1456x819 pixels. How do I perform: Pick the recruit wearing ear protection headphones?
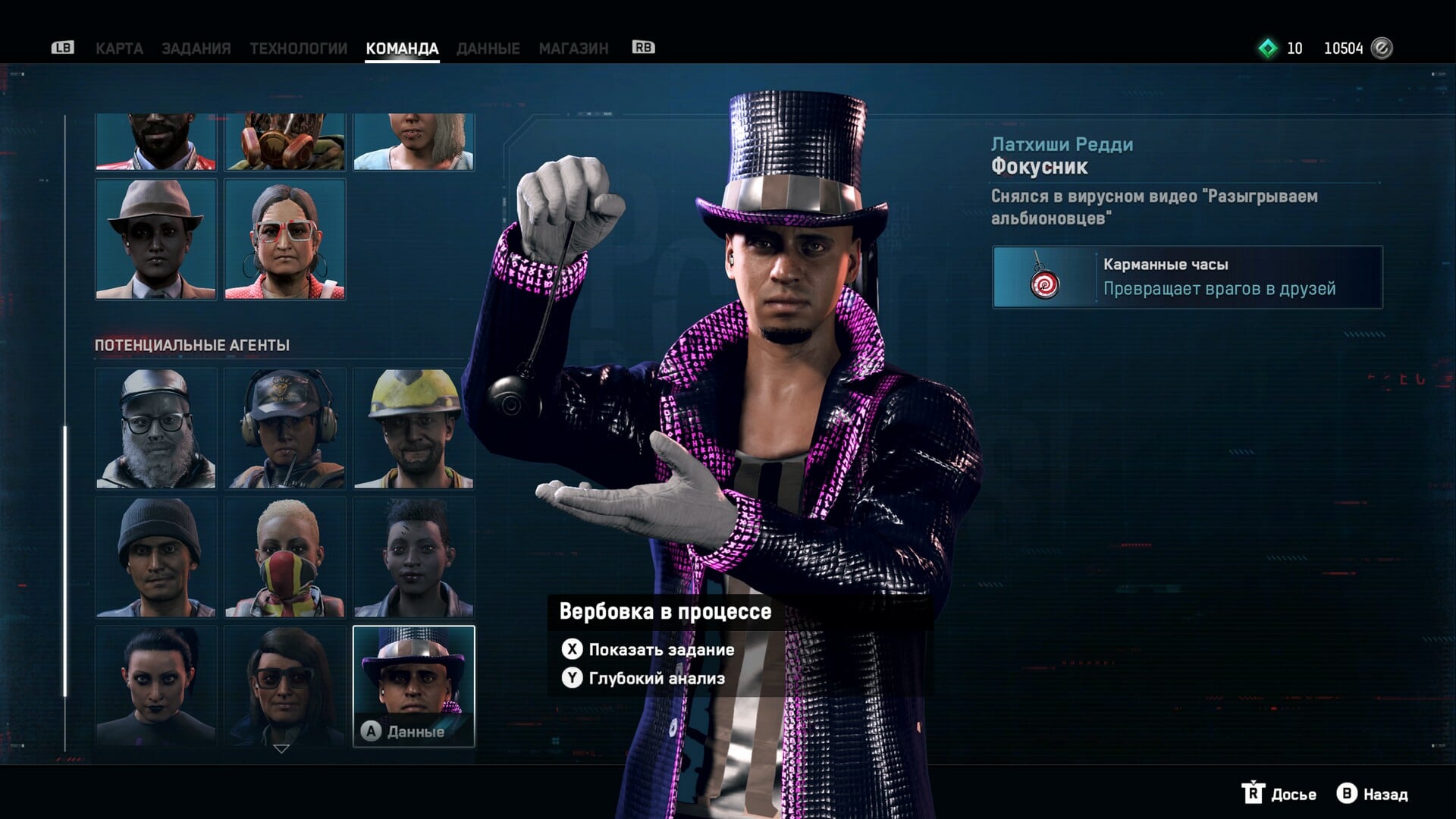(x=285, y=428)
